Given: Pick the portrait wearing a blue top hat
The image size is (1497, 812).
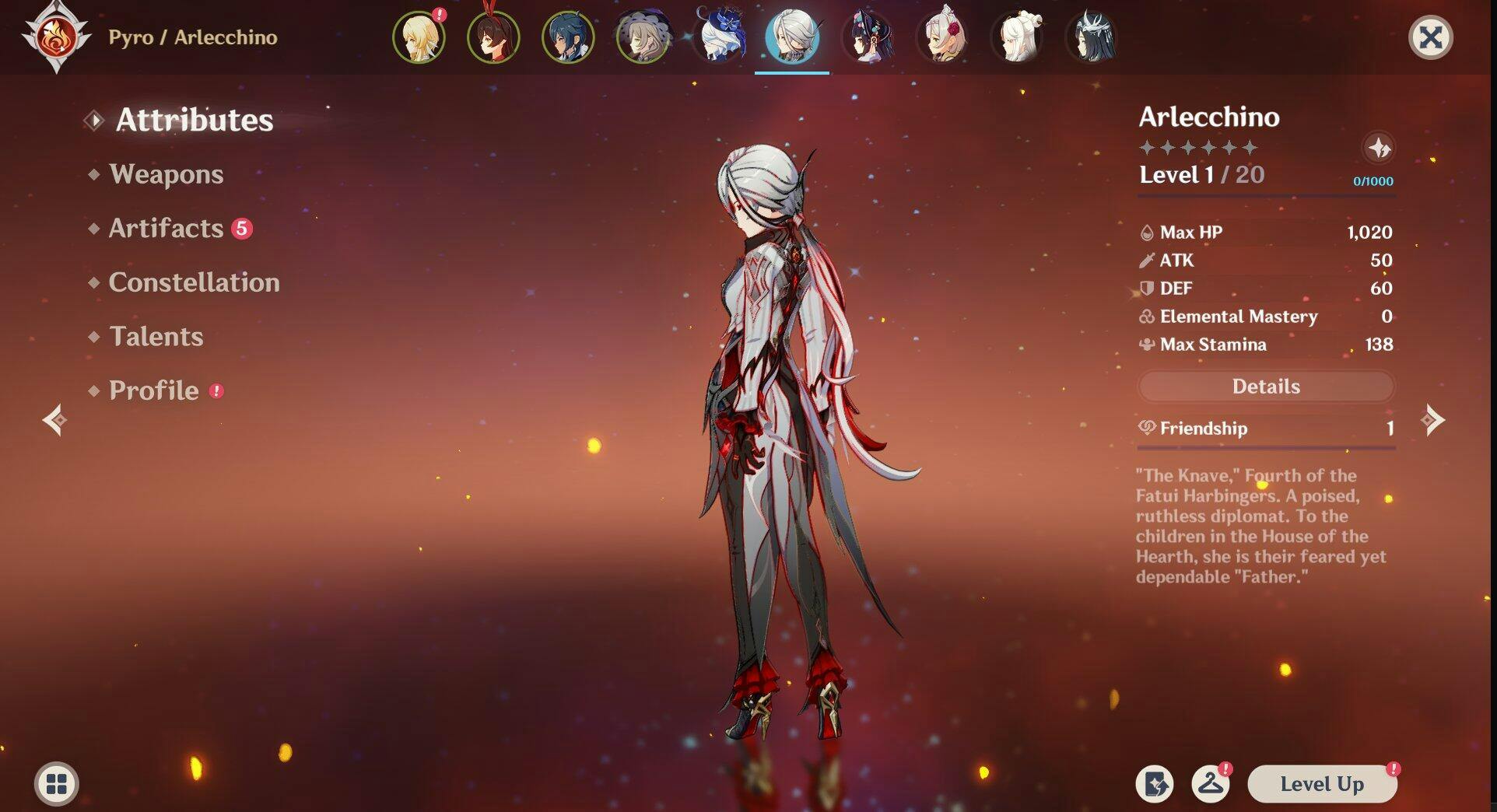Looking at the screenshot, I should 717,37.
